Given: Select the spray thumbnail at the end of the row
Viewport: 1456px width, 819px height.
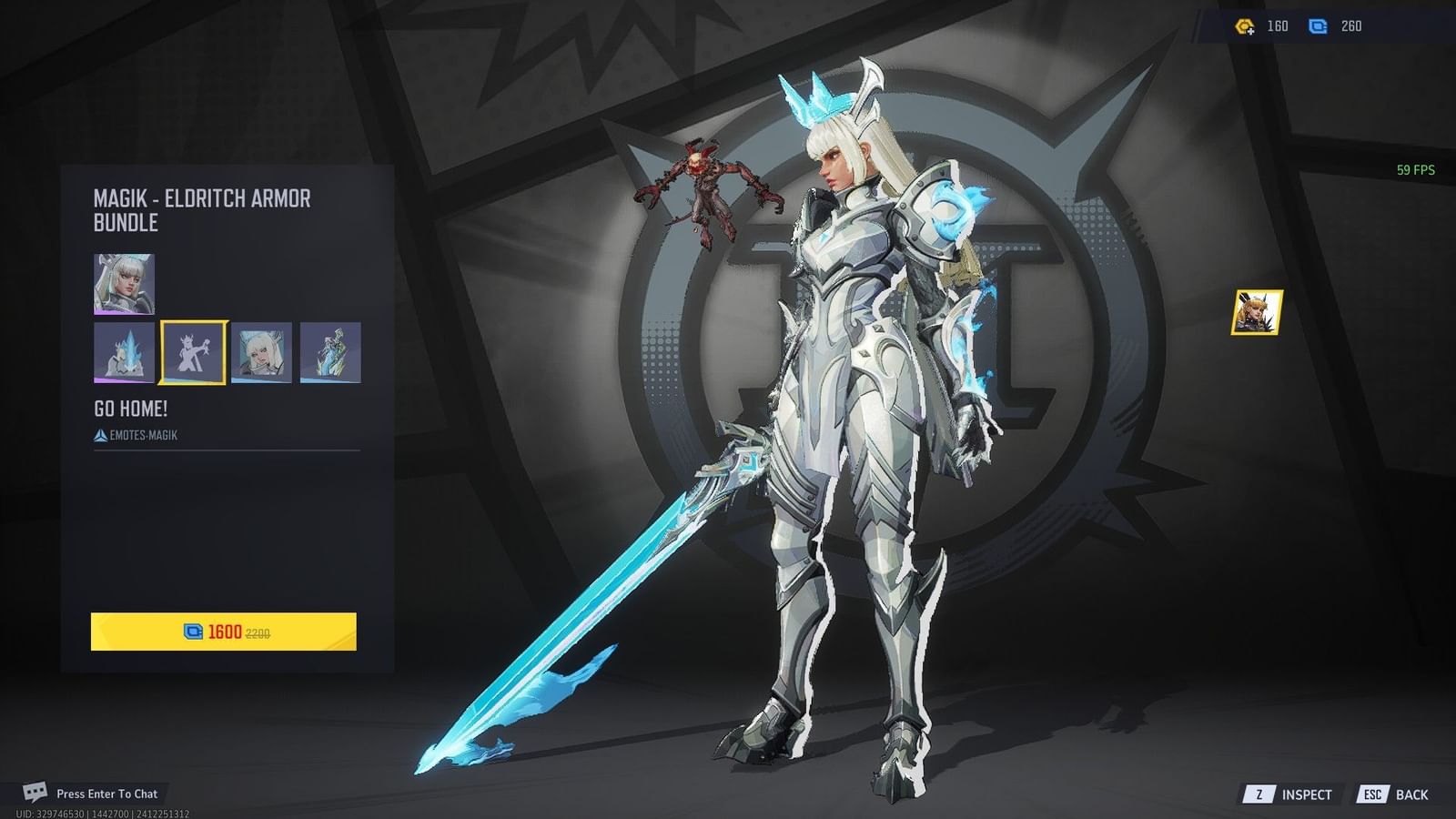Looking at the screenshot, I should click(330, 354).
